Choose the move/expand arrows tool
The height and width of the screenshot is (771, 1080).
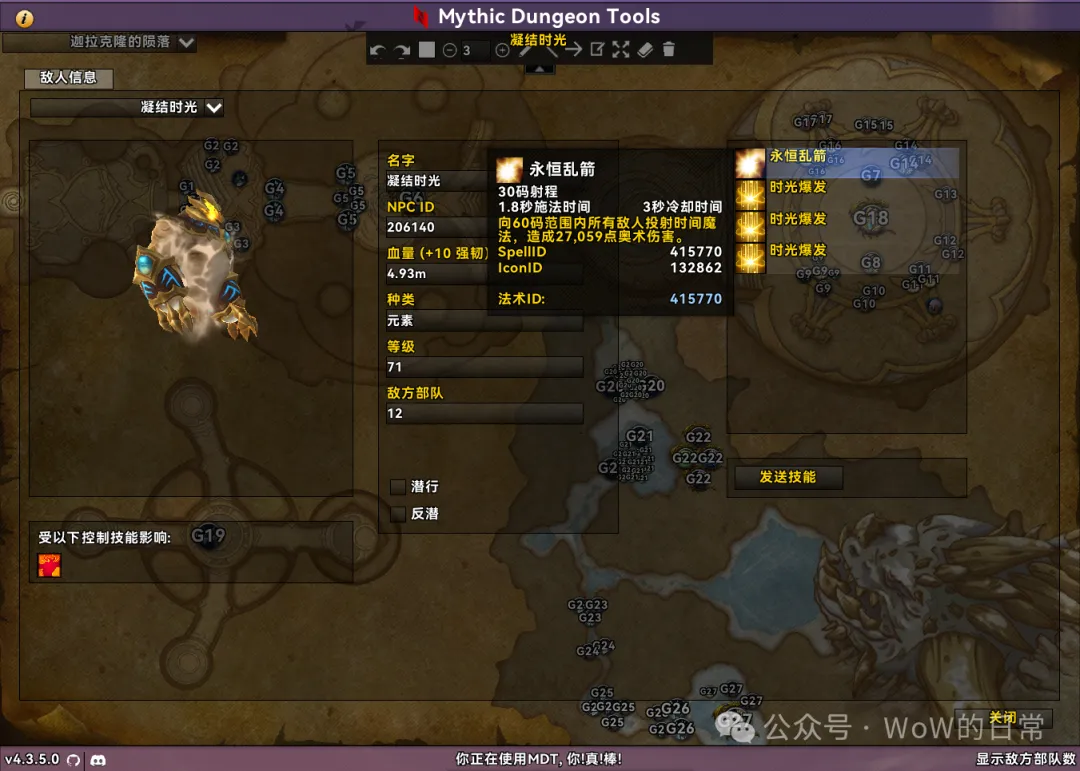(621, 50)
